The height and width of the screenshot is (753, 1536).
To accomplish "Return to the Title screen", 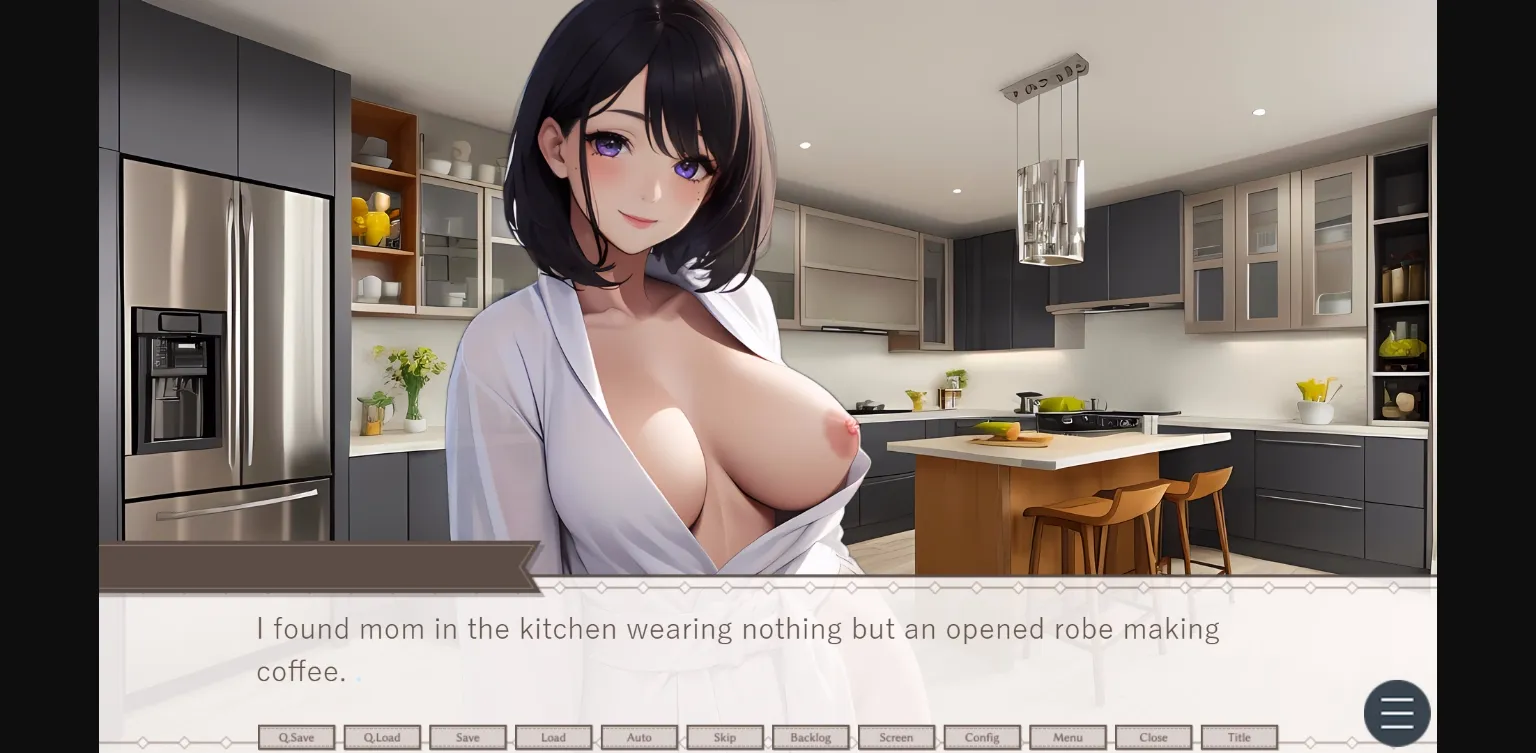I will [1238, 737].
